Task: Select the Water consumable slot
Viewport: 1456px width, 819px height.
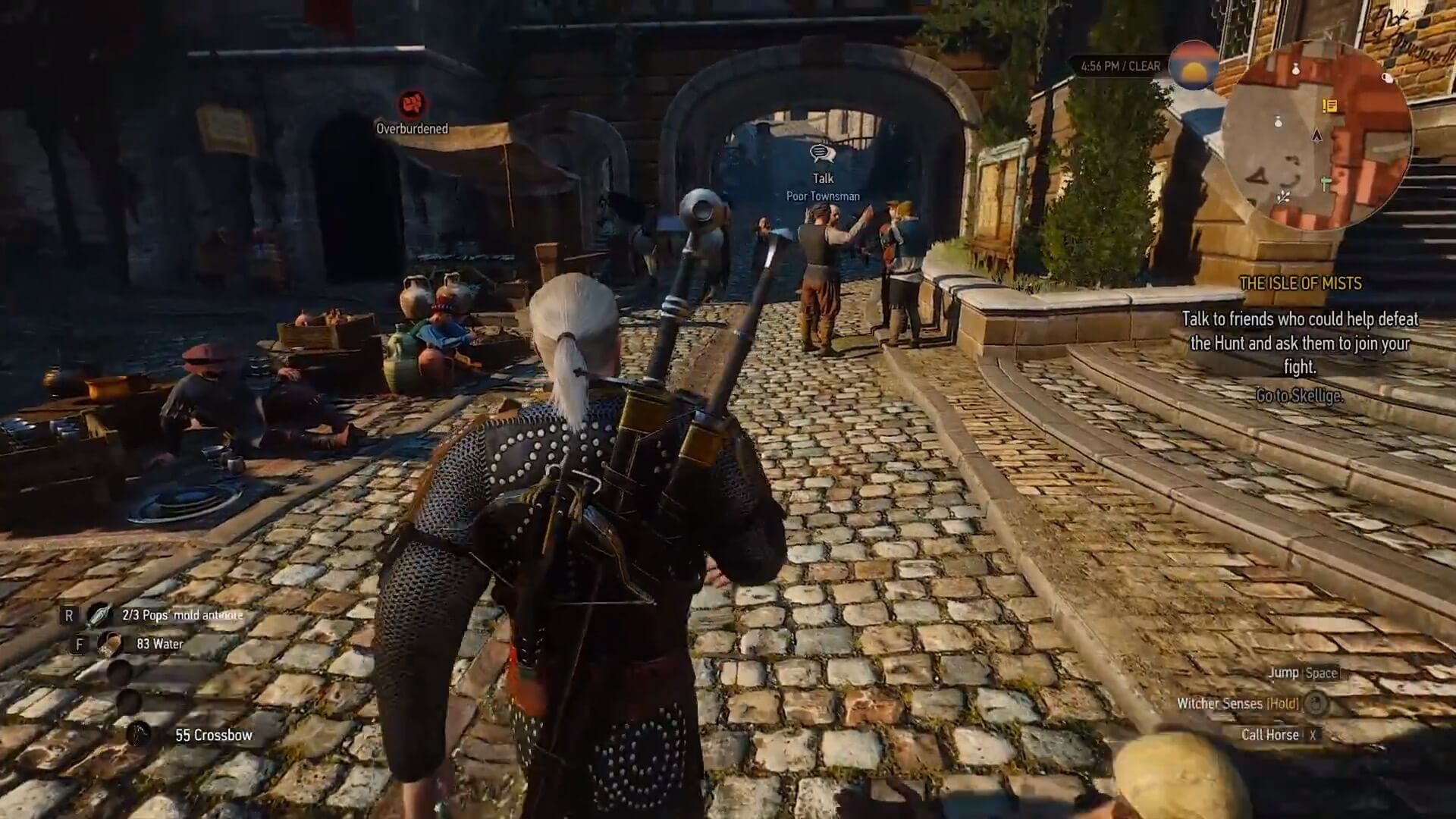Action: coord(109,644)
